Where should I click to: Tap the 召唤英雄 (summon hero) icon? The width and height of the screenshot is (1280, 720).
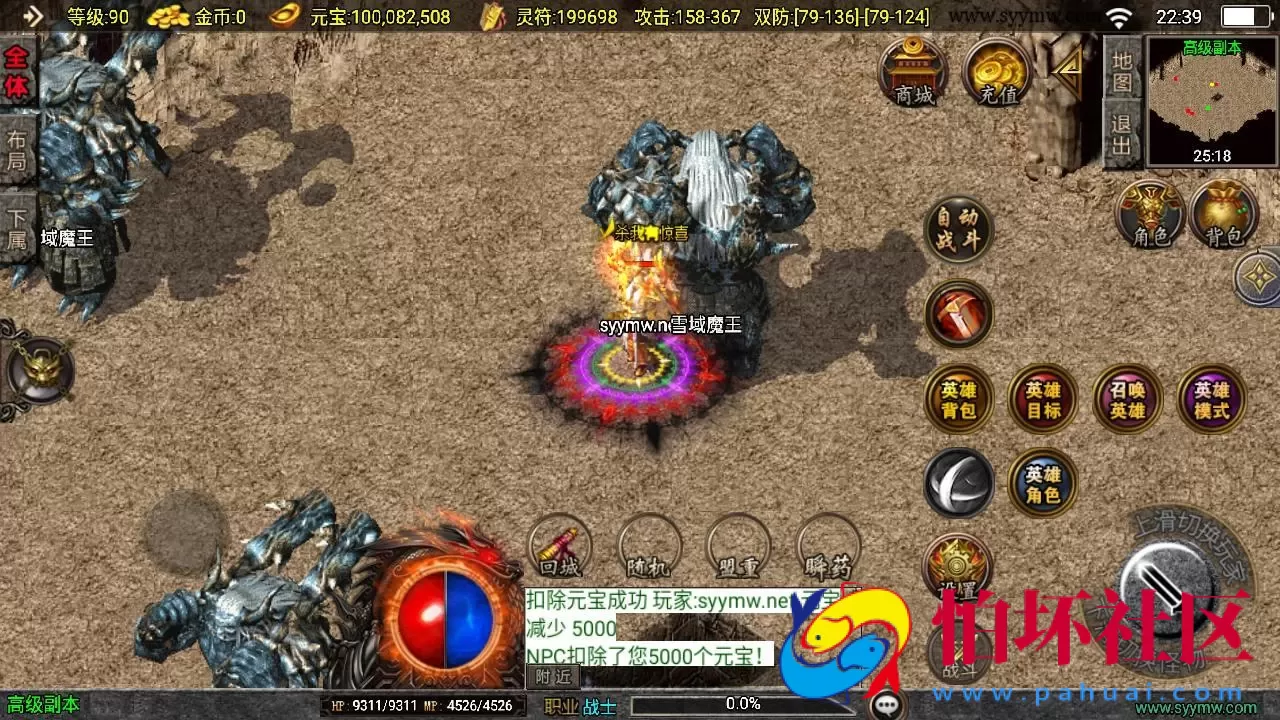(1127, 398)
